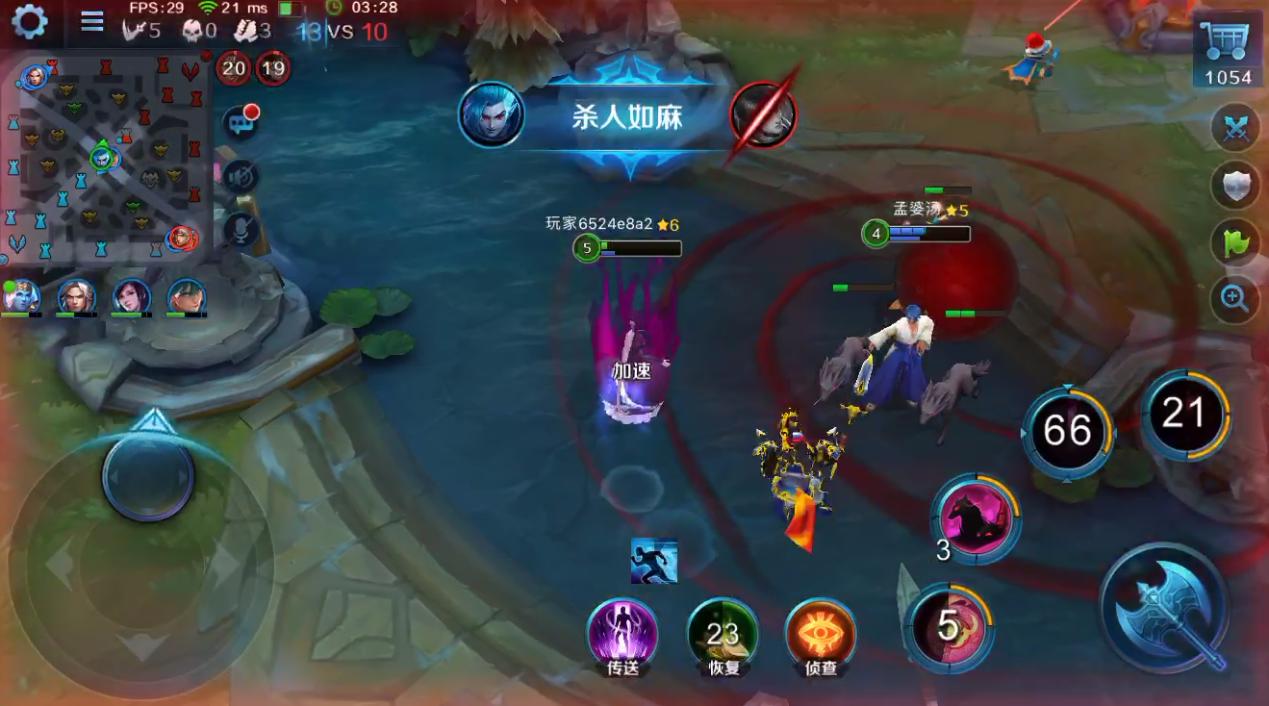Send the crossed swords attack signal

[x=1234, y=128]
